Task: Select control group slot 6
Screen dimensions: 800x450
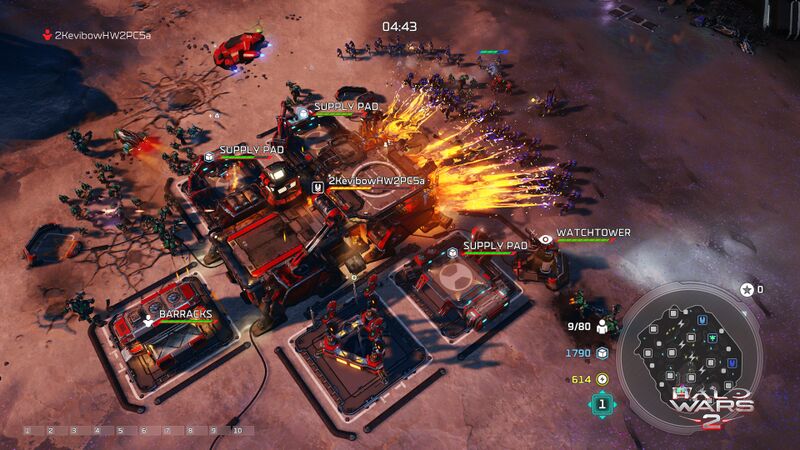Action: (x=143, y=431)
